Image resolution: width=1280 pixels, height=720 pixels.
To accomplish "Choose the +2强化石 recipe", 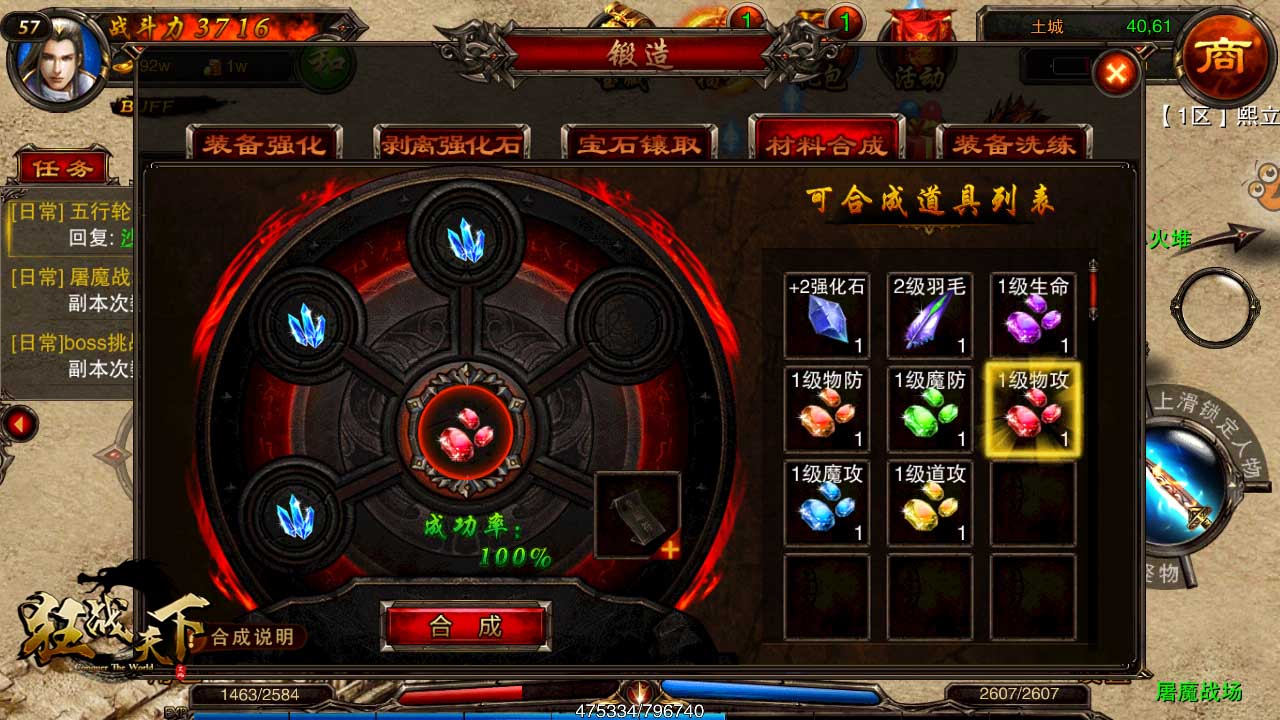I will coord(826,316).
